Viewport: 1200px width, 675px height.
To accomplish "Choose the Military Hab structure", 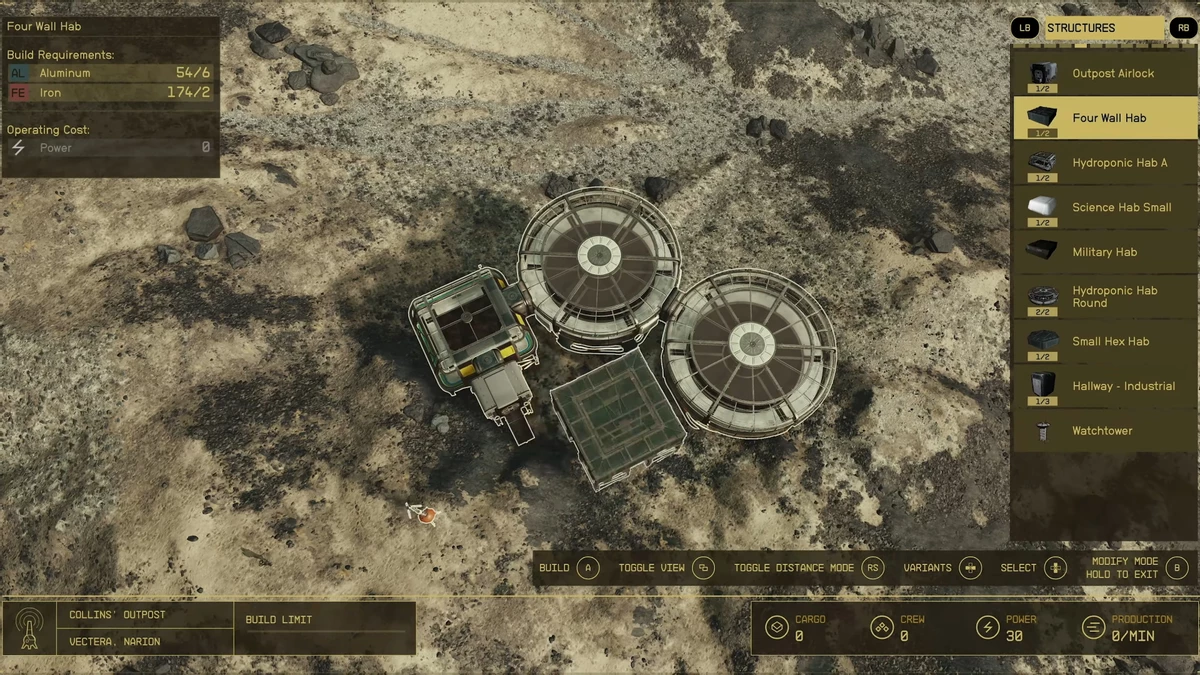I will 1105,252.
